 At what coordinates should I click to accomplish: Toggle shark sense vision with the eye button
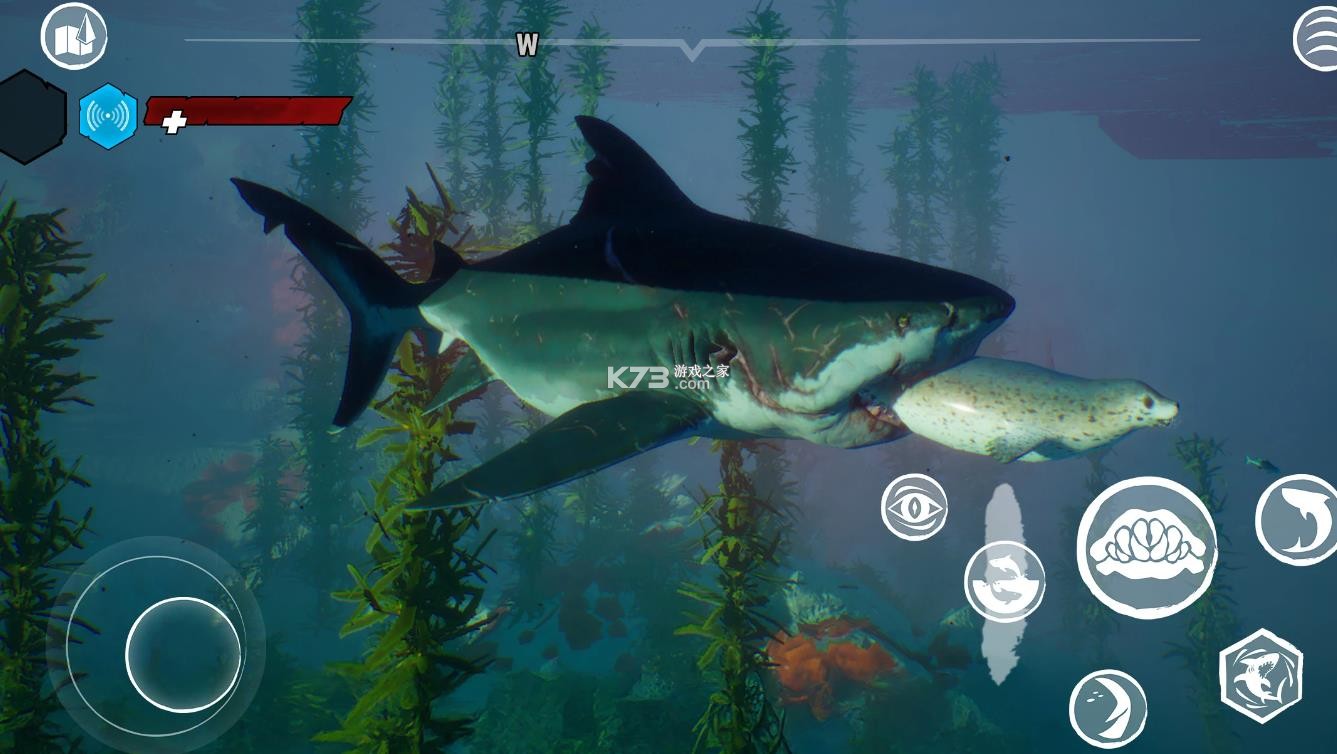[916, 507]
